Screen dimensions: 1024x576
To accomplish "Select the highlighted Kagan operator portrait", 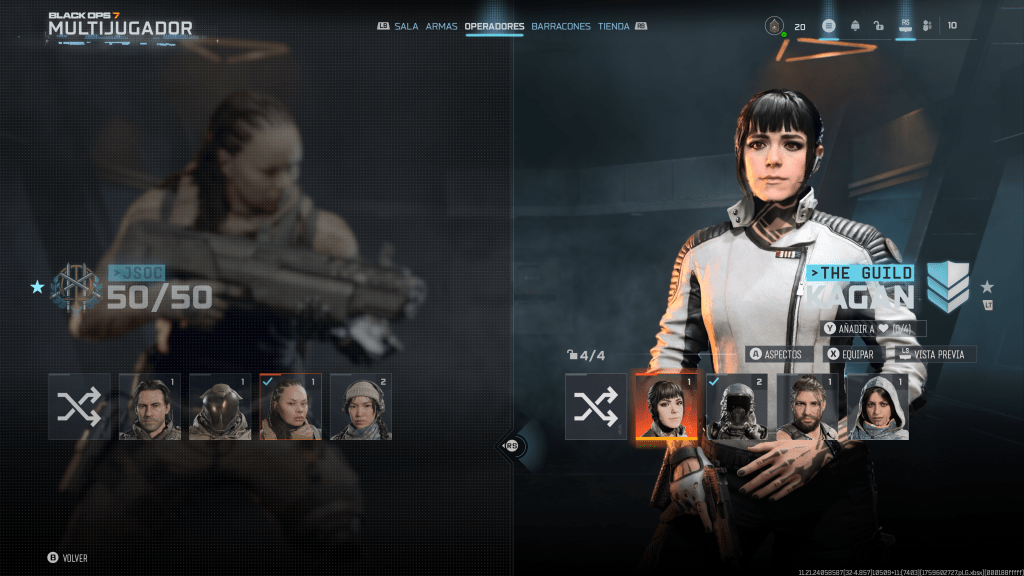I will point(666,407).
